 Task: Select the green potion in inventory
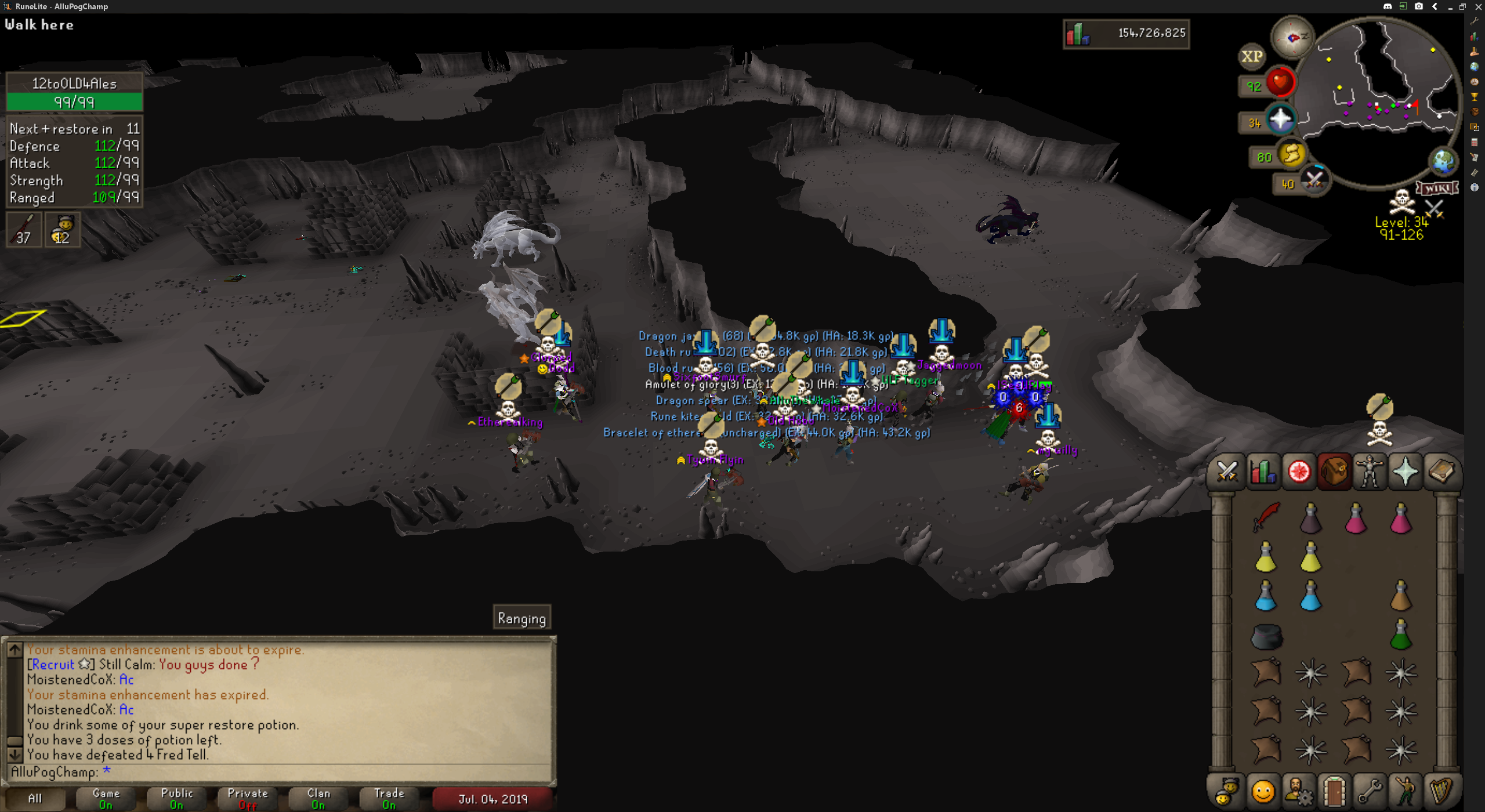(x=1400, y=635)
